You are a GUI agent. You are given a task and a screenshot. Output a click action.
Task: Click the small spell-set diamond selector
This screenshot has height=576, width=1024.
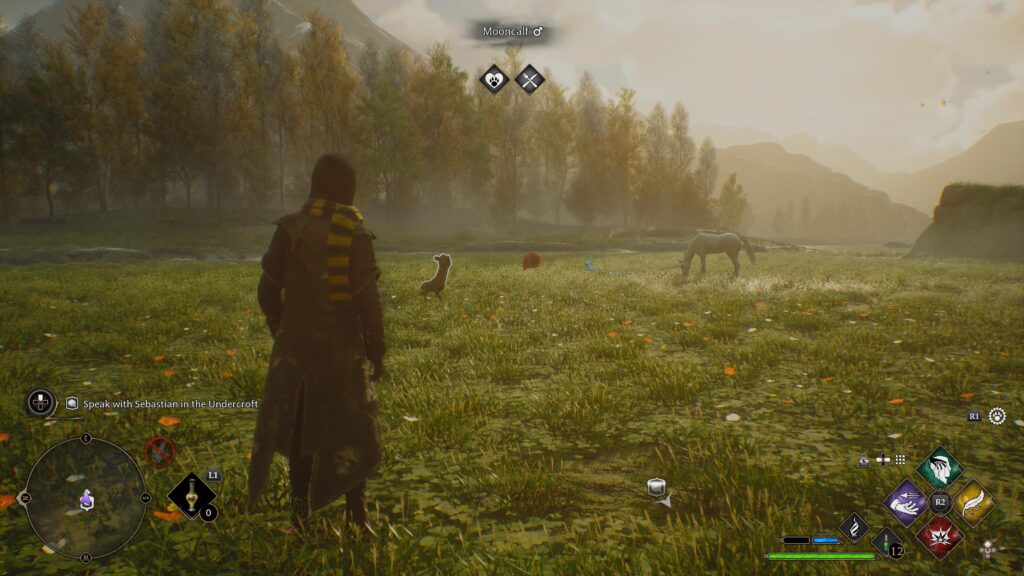coord(988,548)
